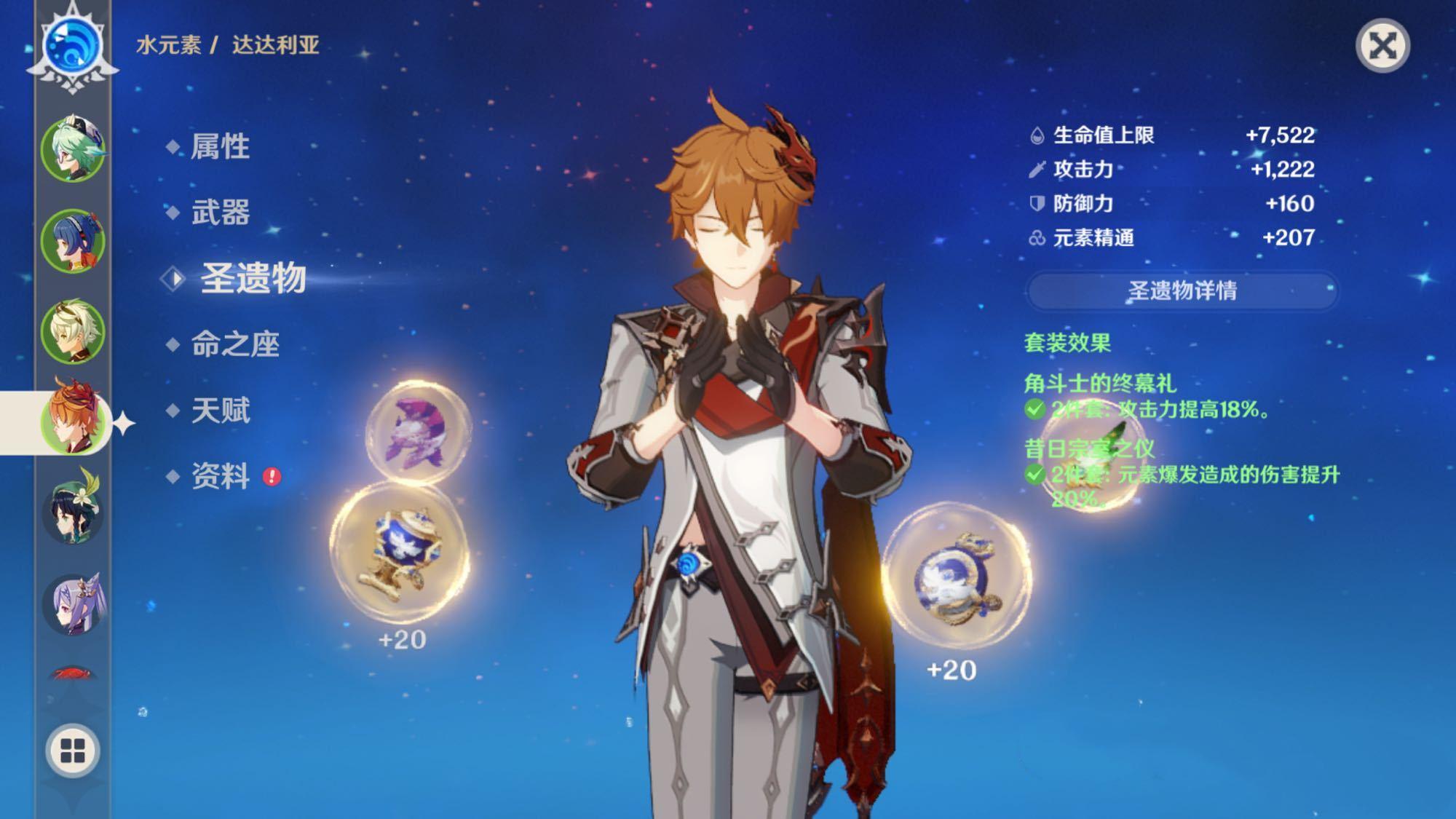Select the dark blue-haired character portrait

[73, 241]
